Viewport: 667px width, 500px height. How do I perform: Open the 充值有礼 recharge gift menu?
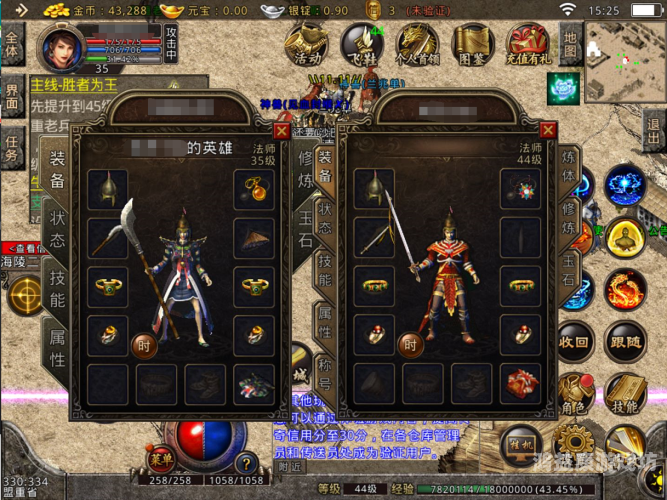(x=527, y=45)
